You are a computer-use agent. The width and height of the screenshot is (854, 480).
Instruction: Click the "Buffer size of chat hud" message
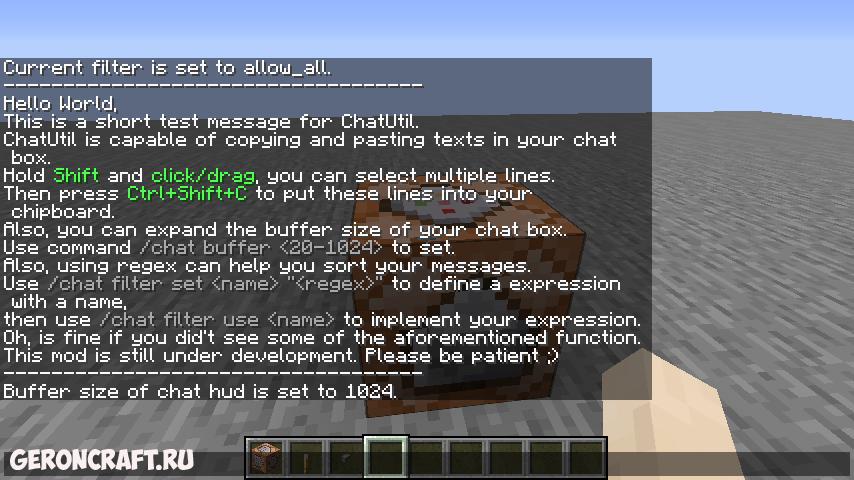200,391
